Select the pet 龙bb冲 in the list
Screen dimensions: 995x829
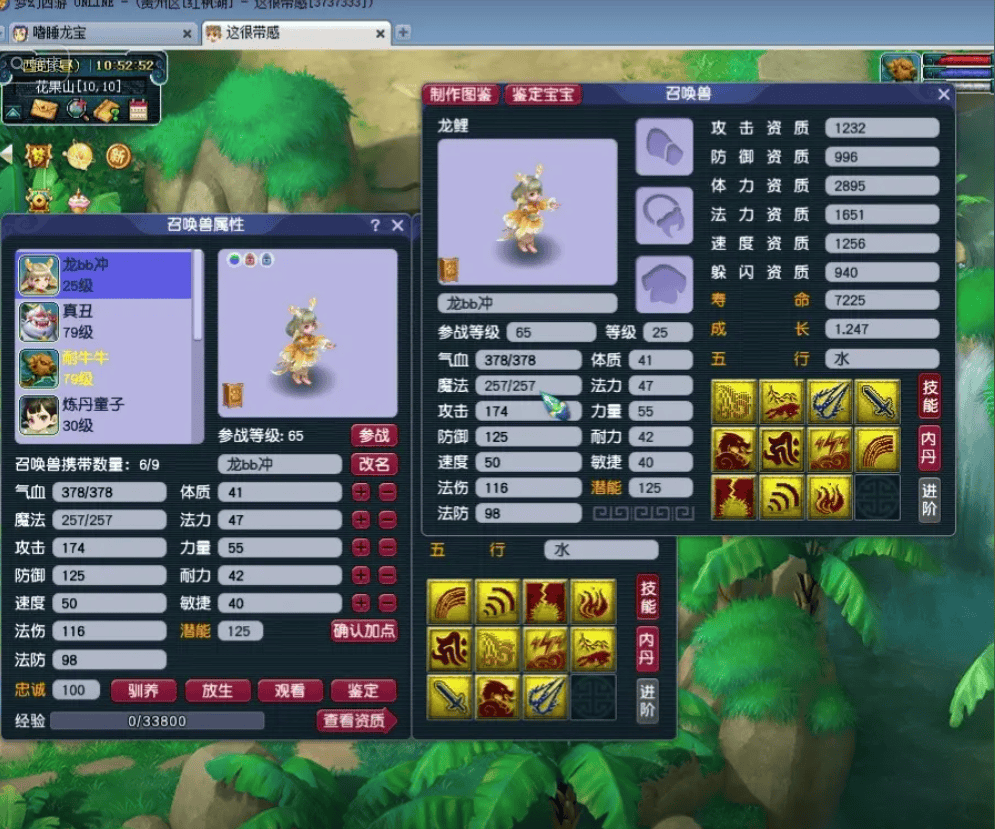pos(105,275)
